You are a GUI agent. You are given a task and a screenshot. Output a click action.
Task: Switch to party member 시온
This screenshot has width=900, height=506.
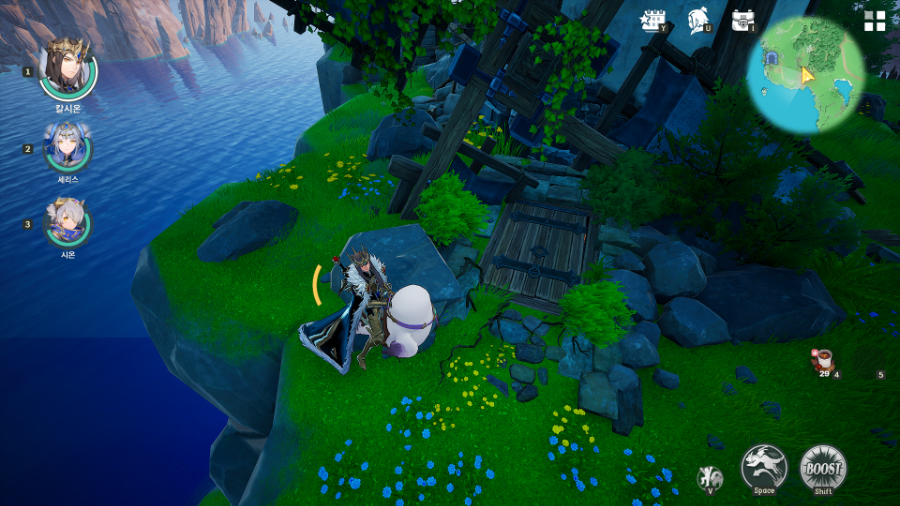[x=67, y=223]
